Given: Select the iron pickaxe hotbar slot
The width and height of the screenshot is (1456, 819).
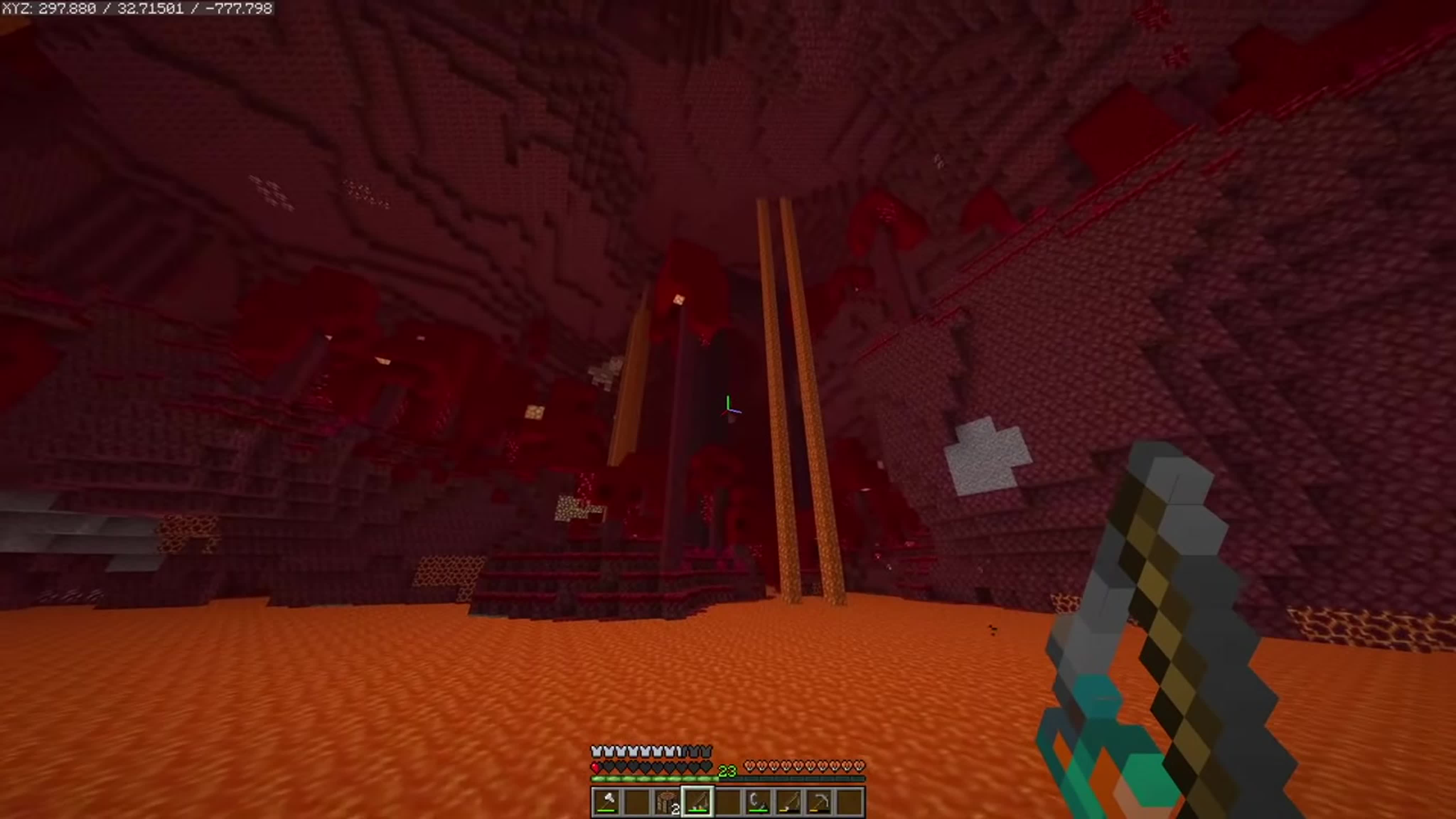Looking at the screenshot, I should coord(819,801).
